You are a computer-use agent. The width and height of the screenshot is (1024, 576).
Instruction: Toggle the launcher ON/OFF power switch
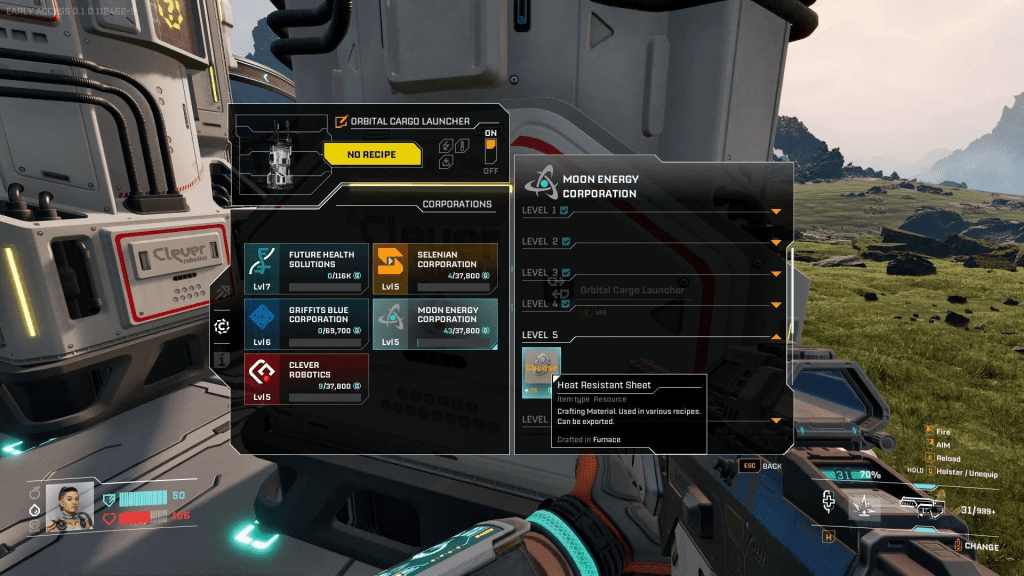pos(490,151)
